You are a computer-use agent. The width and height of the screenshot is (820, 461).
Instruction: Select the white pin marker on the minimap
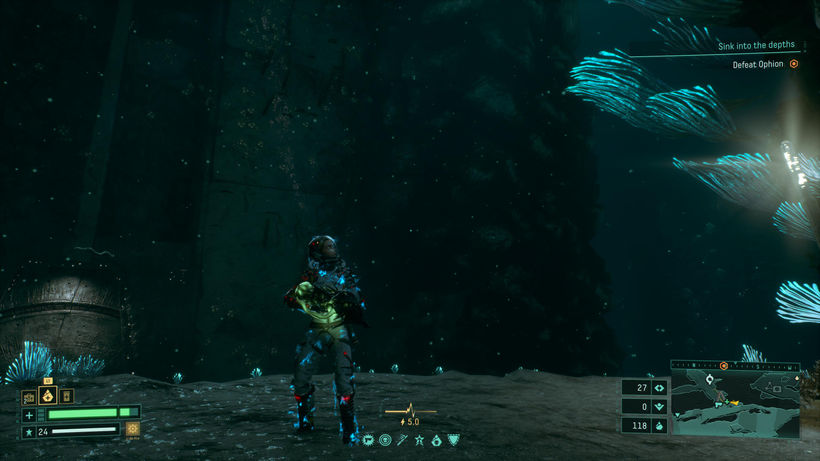click(710, 380)
